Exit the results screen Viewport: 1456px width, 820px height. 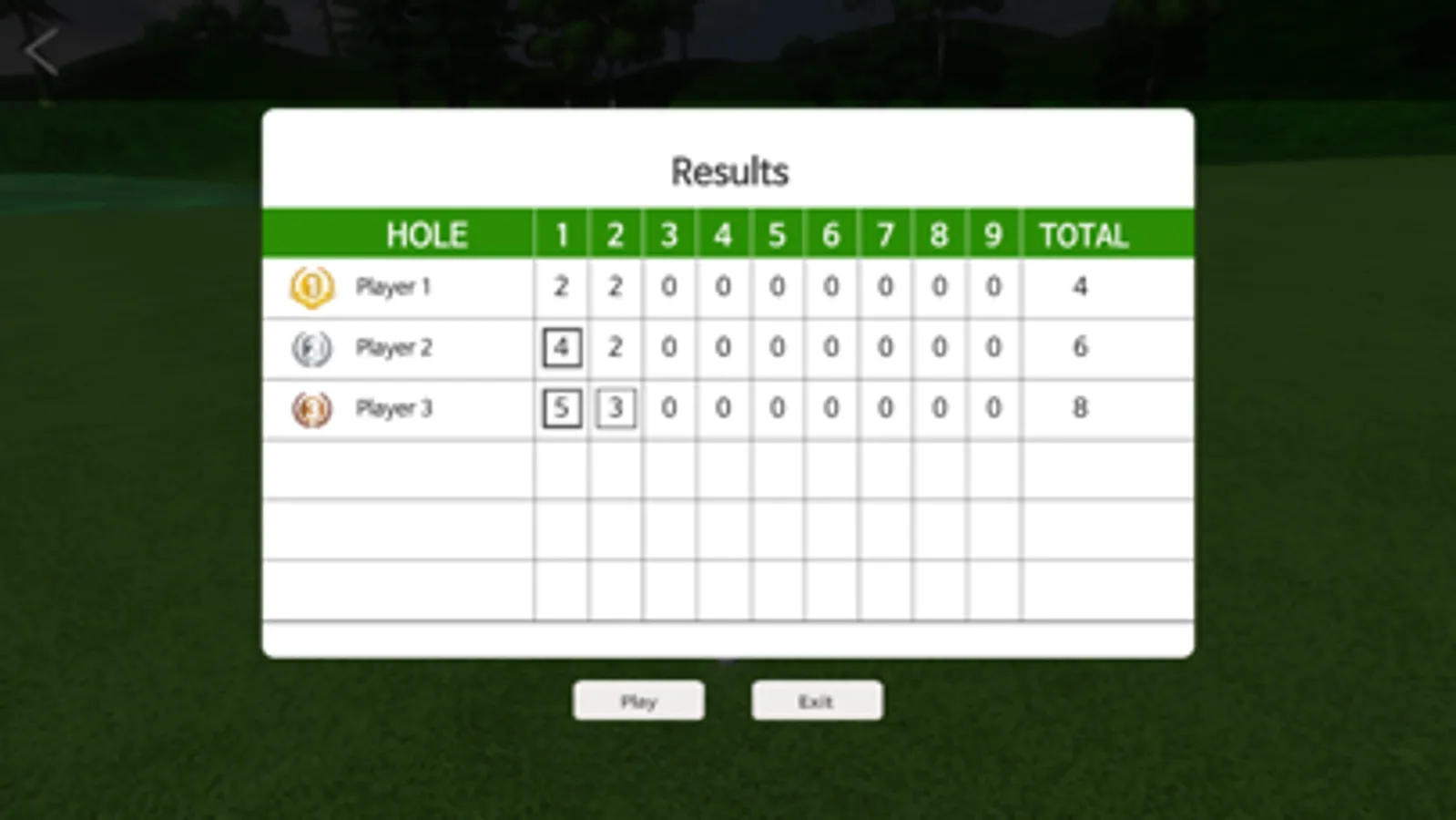coord(816,701)
